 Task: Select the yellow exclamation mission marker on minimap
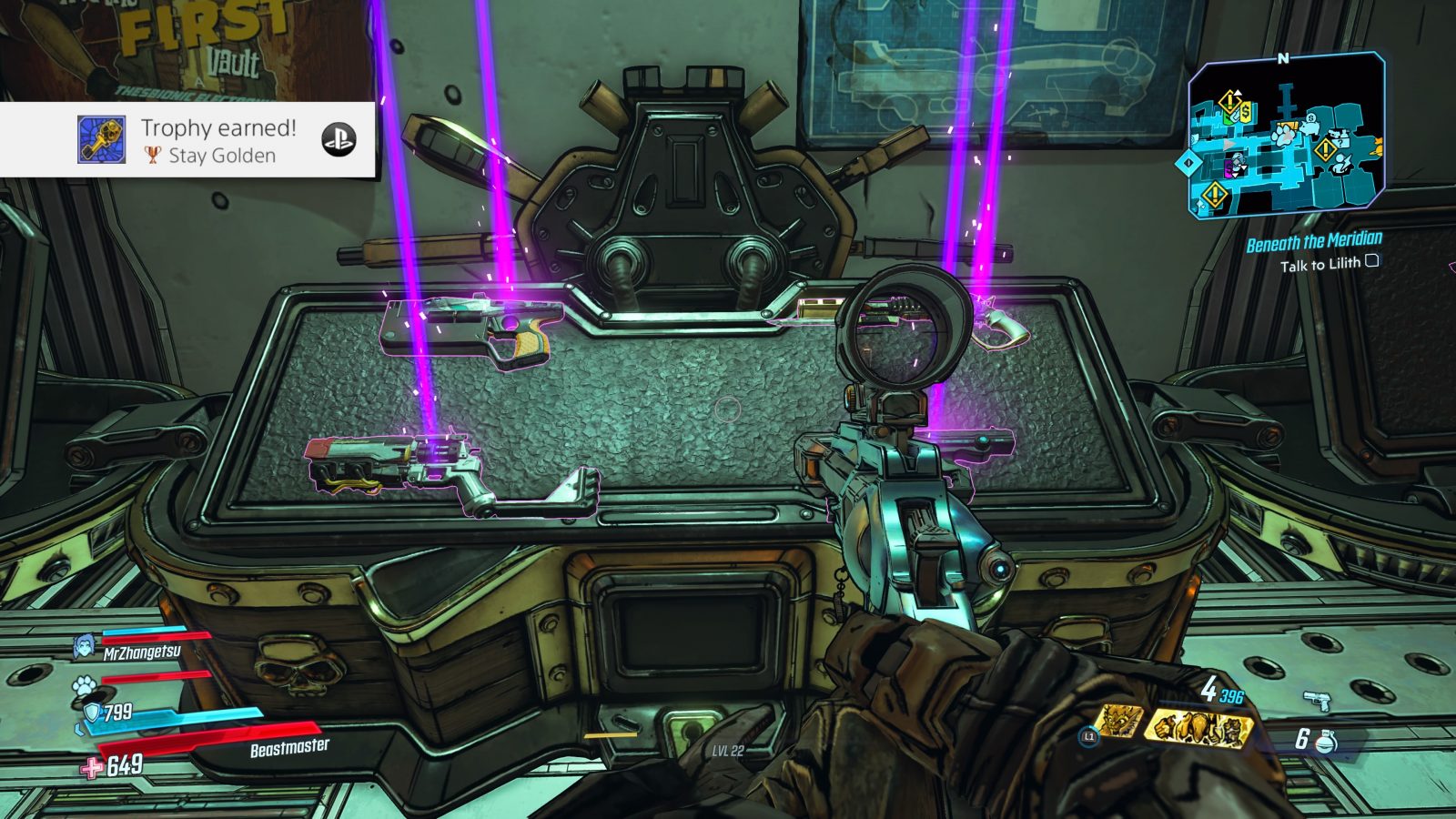pyautogui.click(x=1229, y=102)
